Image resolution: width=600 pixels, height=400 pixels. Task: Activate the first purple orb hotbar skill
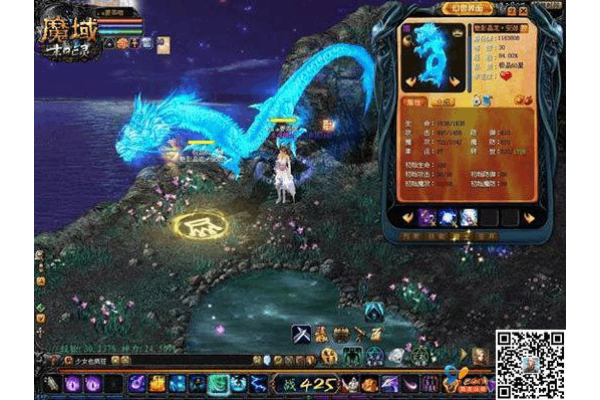tap(71, 383)
